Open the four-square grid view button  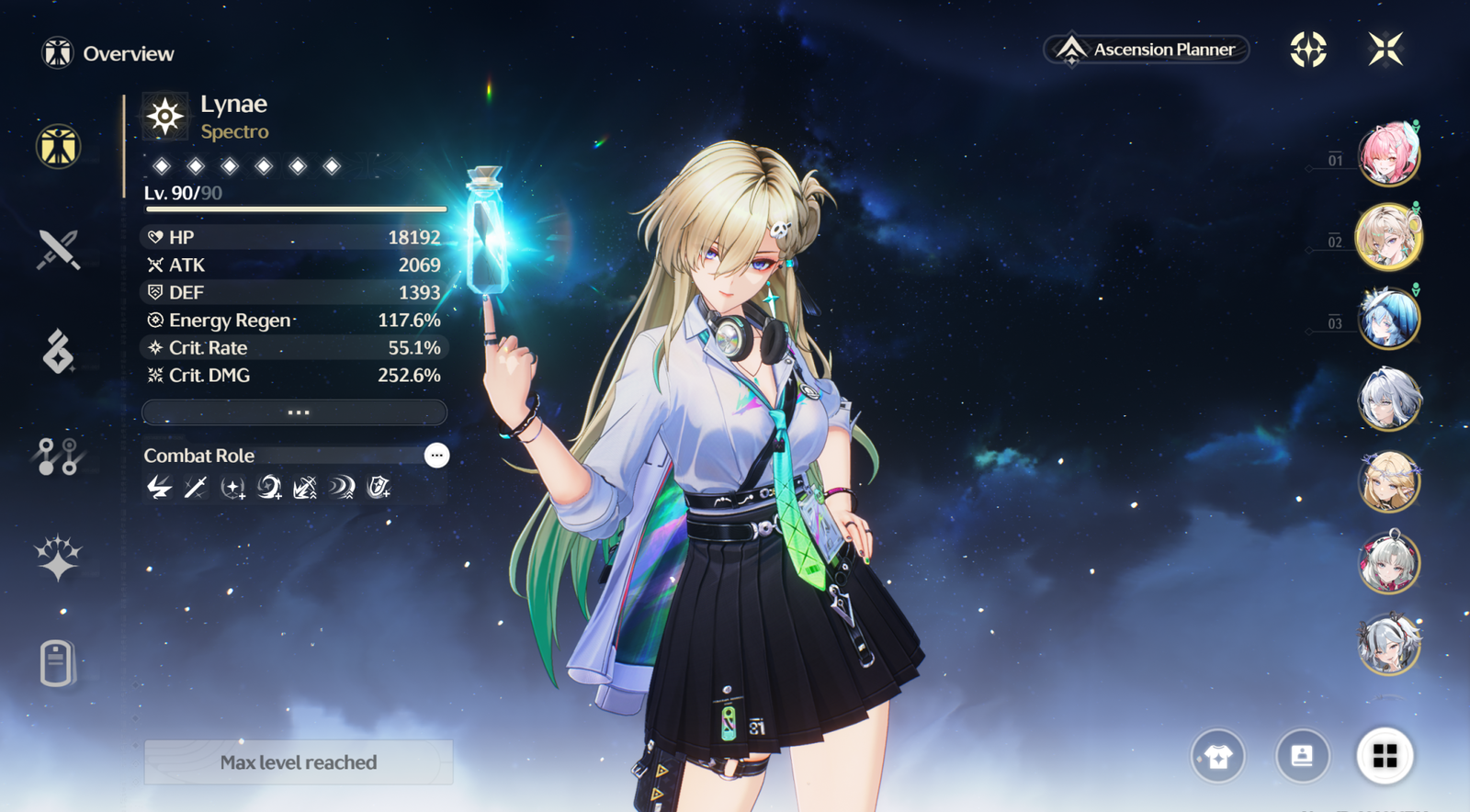[x=1385, y=756]
